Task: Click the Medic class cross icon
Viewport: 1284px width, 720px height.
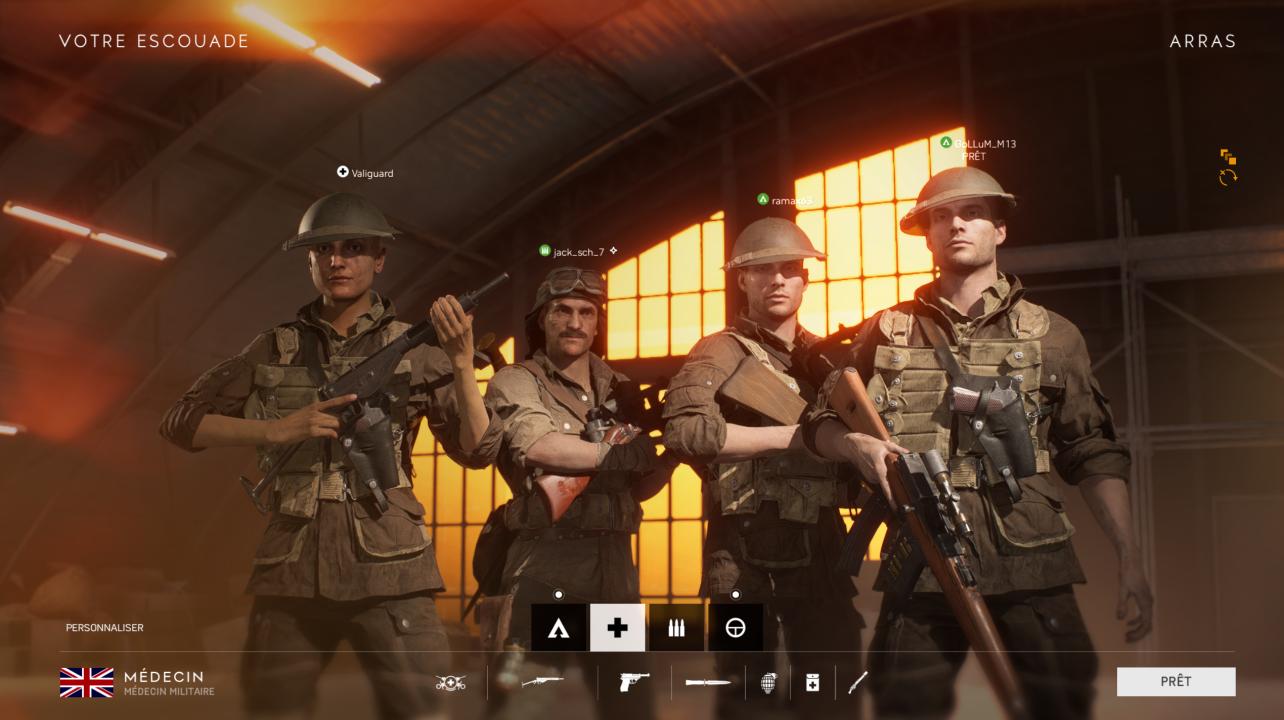Action: 617,629
